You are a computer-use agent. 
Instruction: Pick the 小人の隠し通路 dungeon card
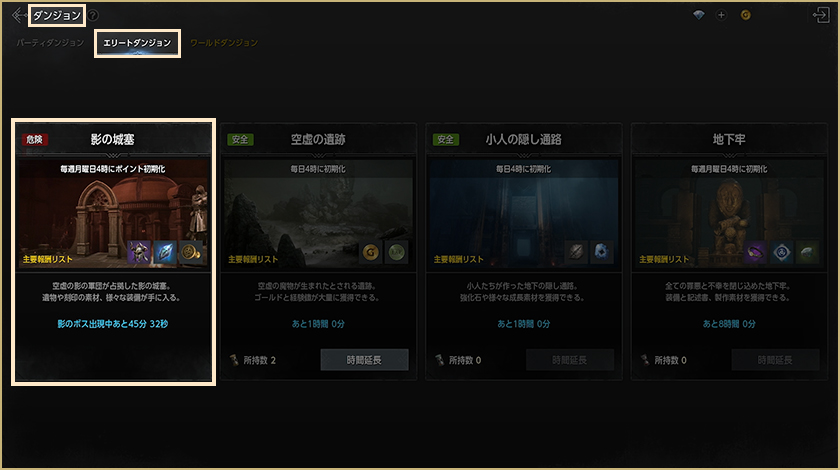(523, 250)
